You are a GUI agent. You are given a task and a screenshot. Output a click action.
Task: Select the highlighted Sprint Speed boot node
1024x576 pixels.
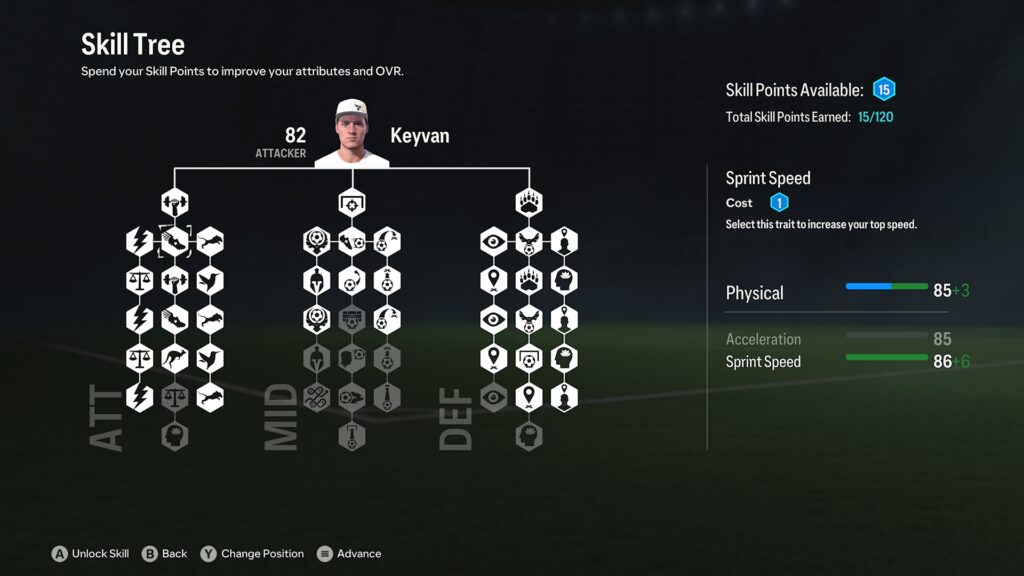tap(175, 241)
